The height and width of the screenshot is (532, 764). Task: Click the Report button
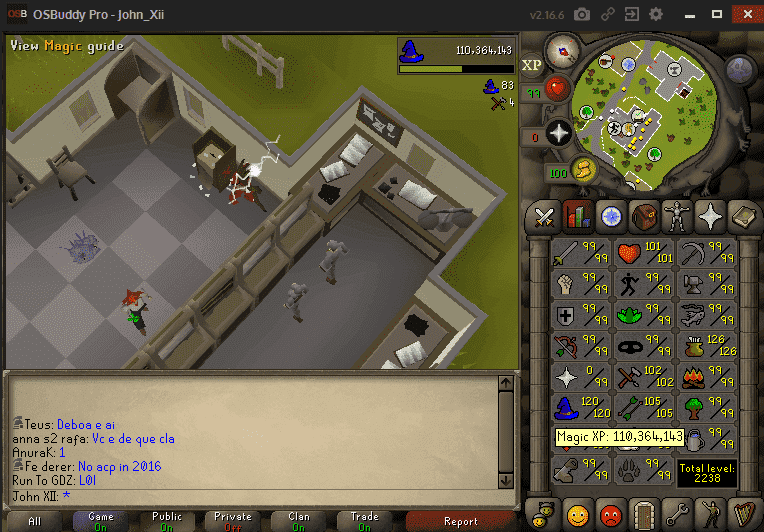coord(460,521)
